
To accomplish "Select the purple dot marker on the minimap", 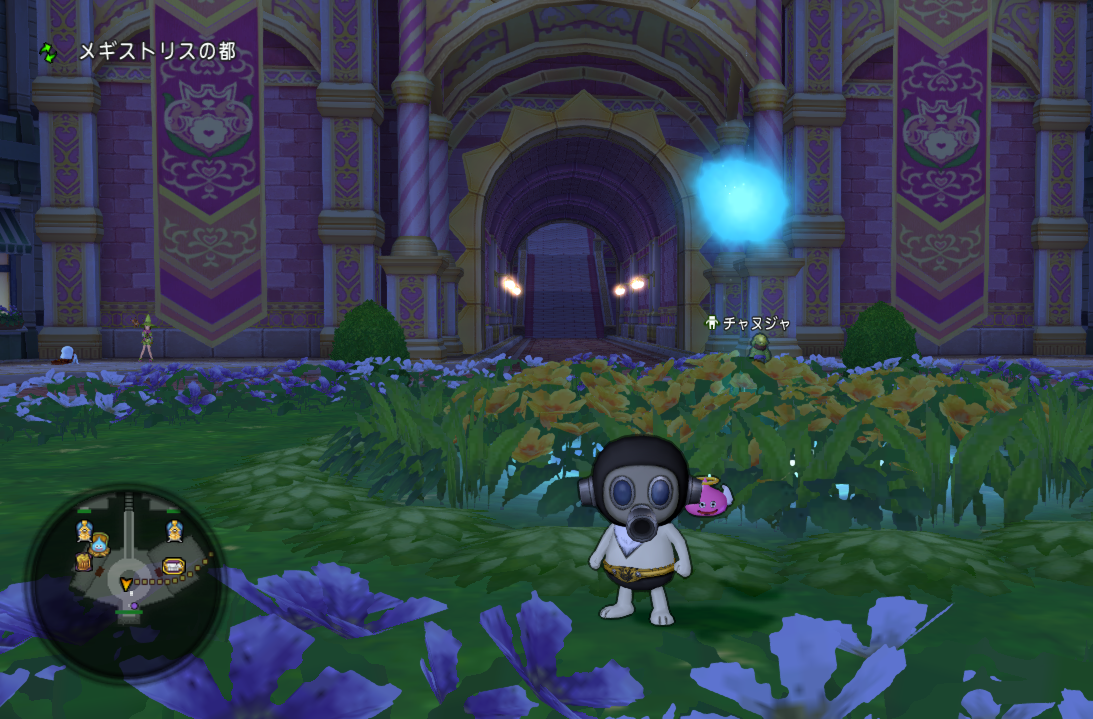I will click(x=134, y=606).
